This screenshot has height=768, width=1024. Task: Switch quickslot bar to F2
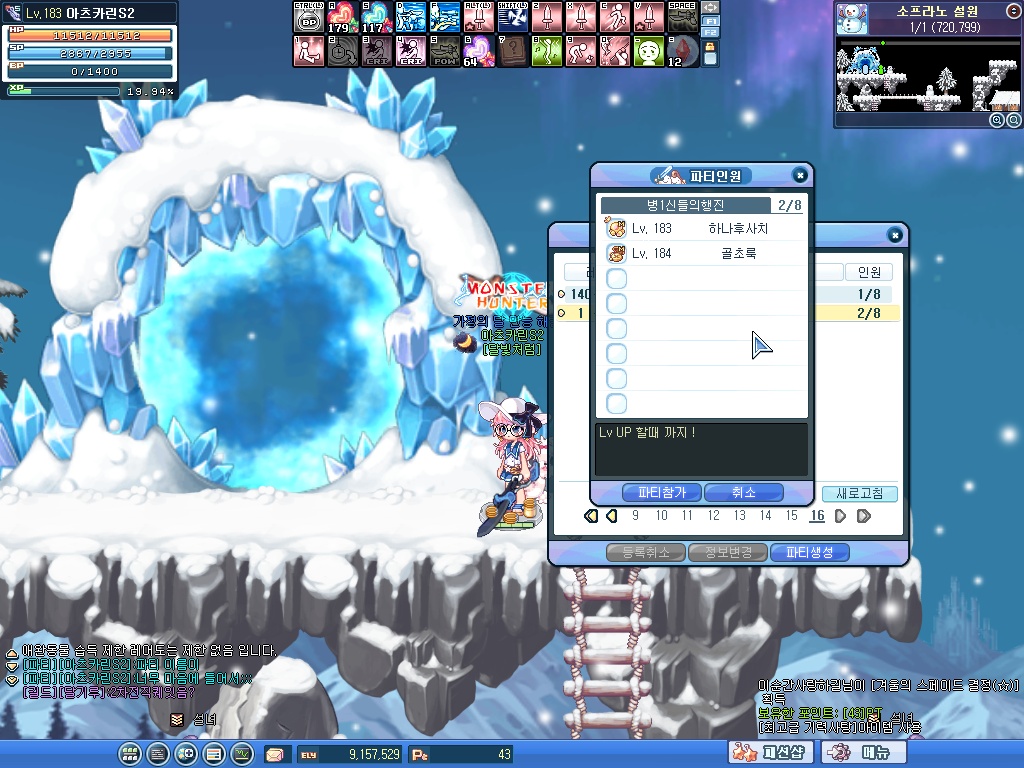[x=711, y=34]
